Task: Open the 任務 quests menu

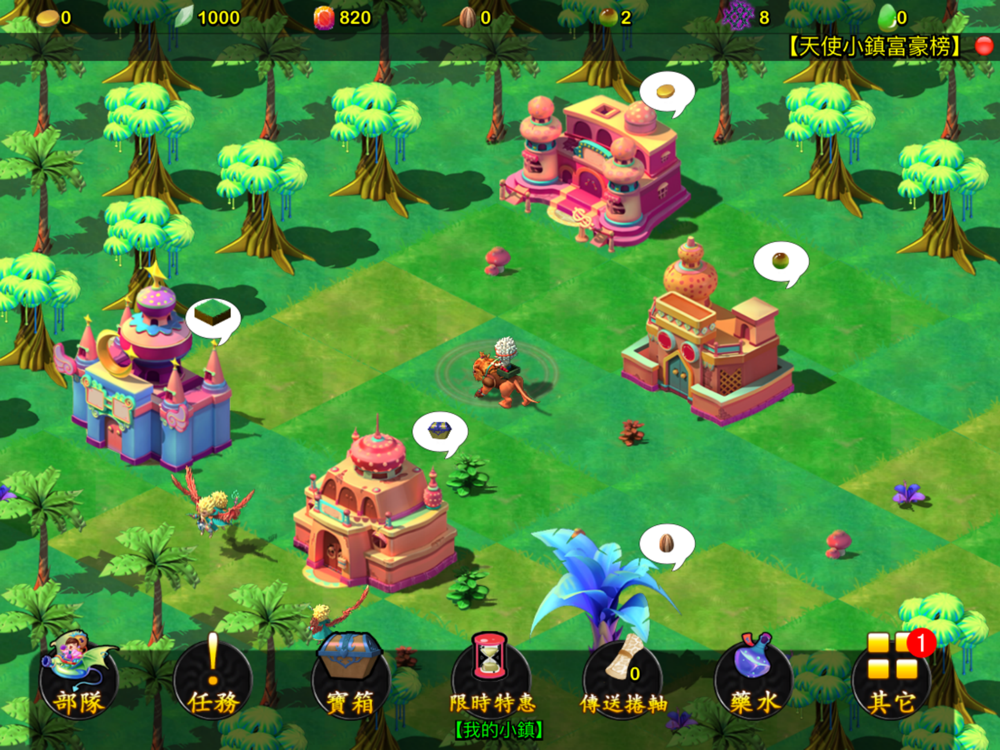Action: pos(213,680)
